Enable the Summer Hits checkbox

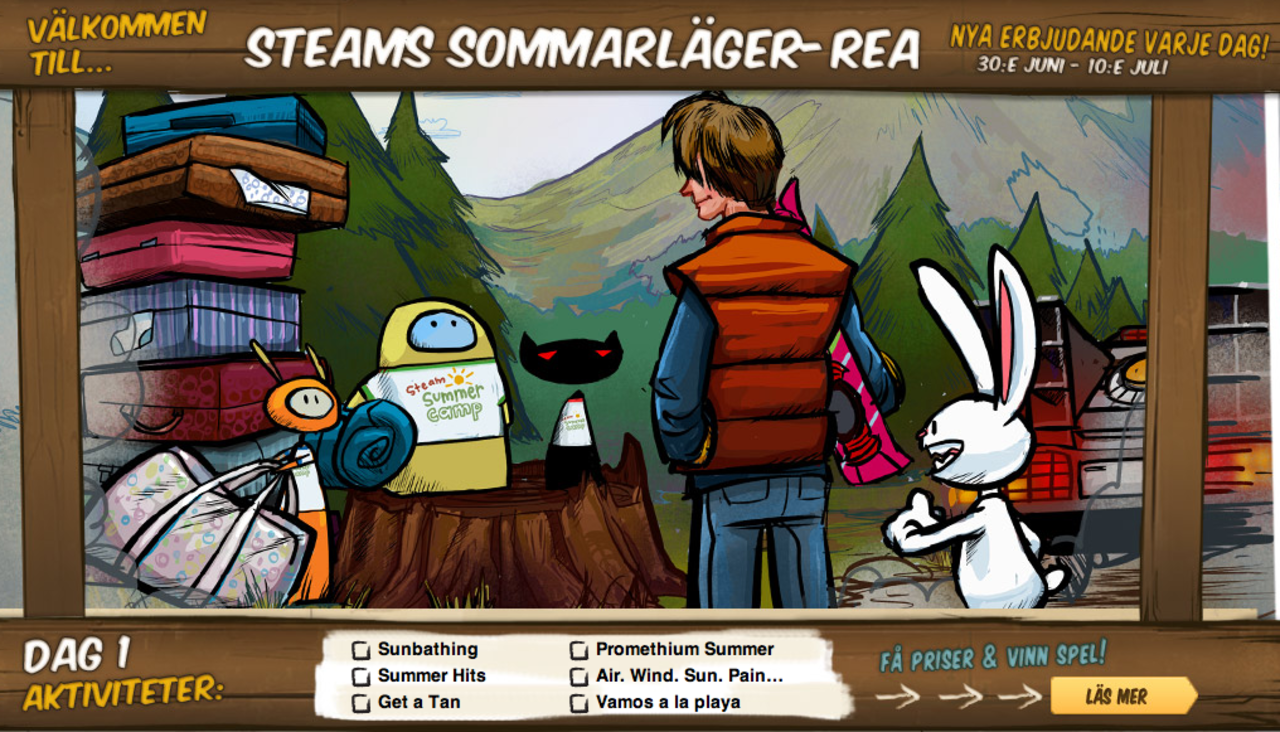click(359, 677)
